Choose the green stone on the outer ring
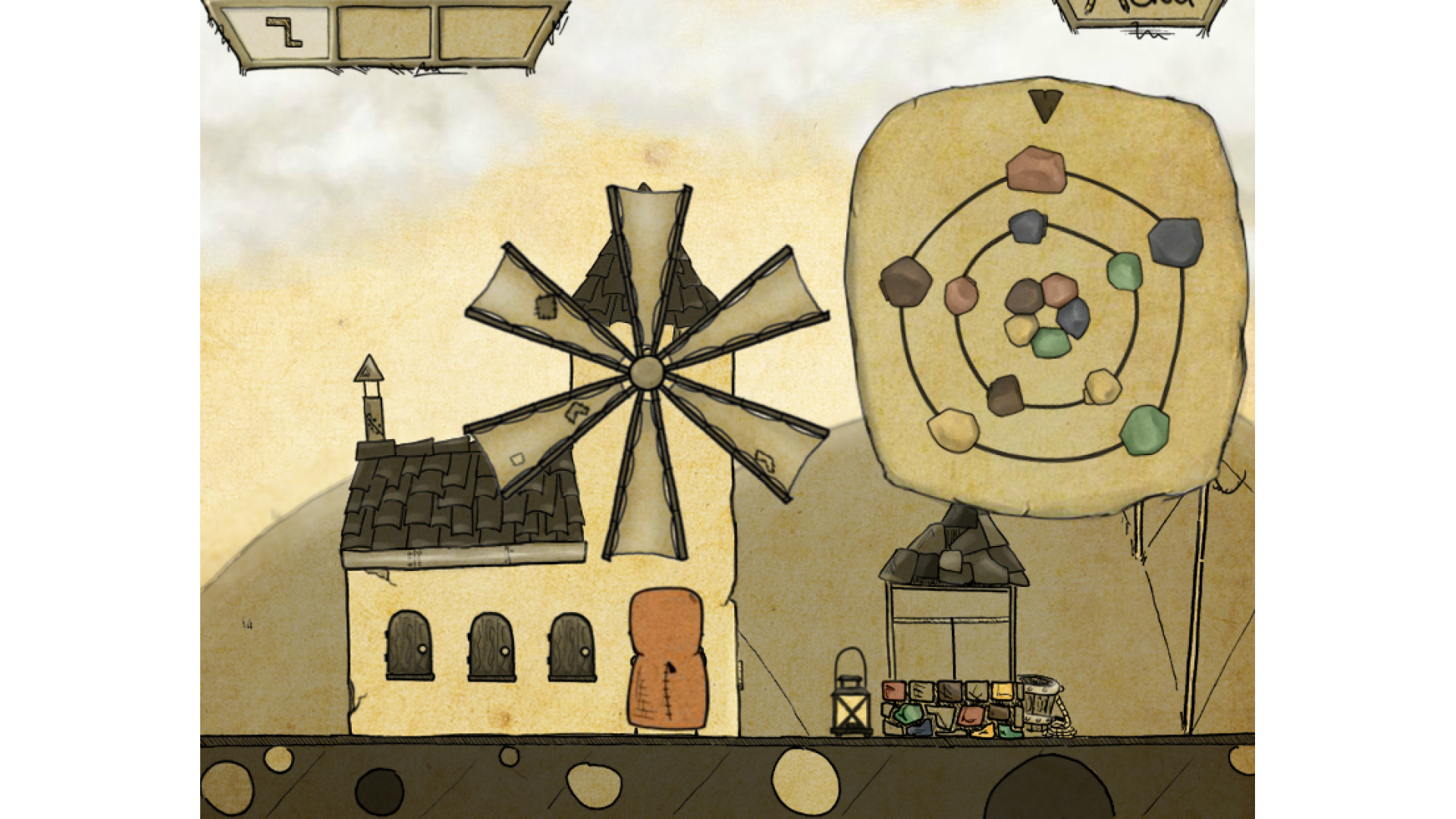 click(x=1144, y=430)
